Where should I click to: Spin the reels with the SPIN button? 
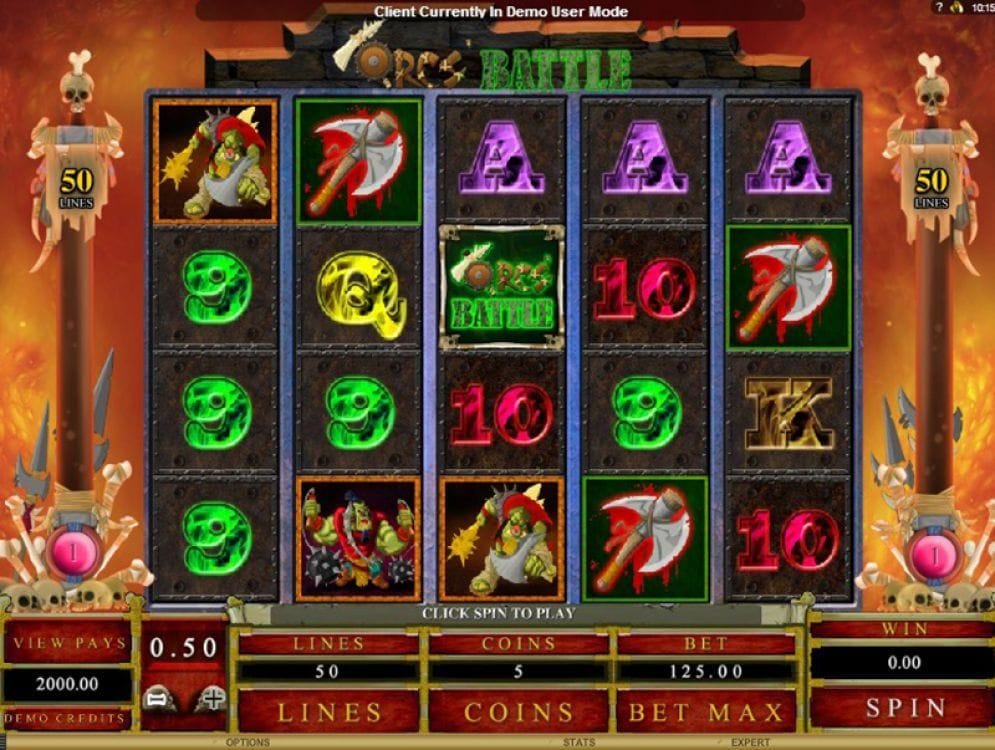point(905,708)
